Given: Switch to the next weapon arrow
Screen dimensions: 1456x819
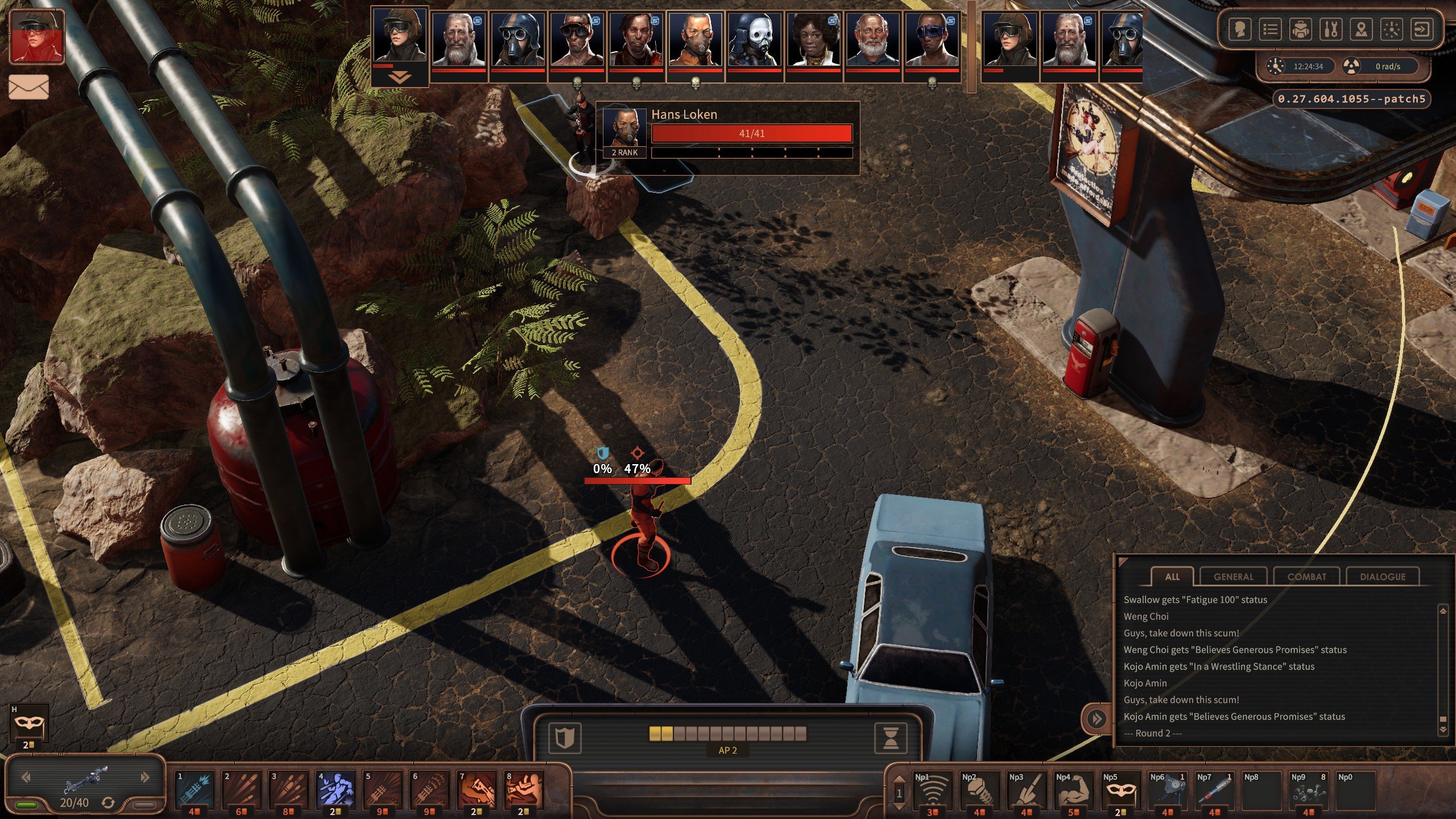Looking at the screenshot, I should tap(145, 777).
